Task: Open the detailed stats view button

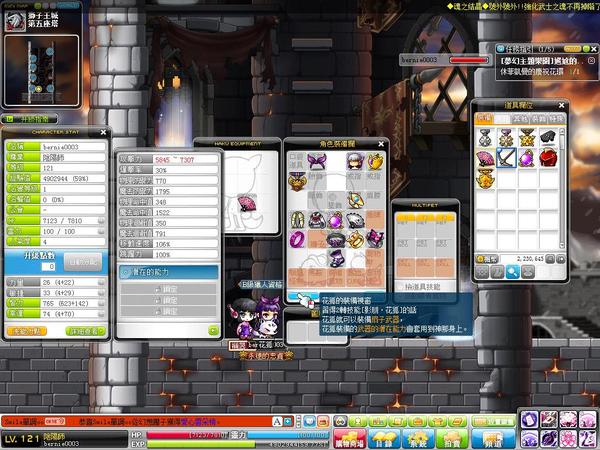Action: 85,330
